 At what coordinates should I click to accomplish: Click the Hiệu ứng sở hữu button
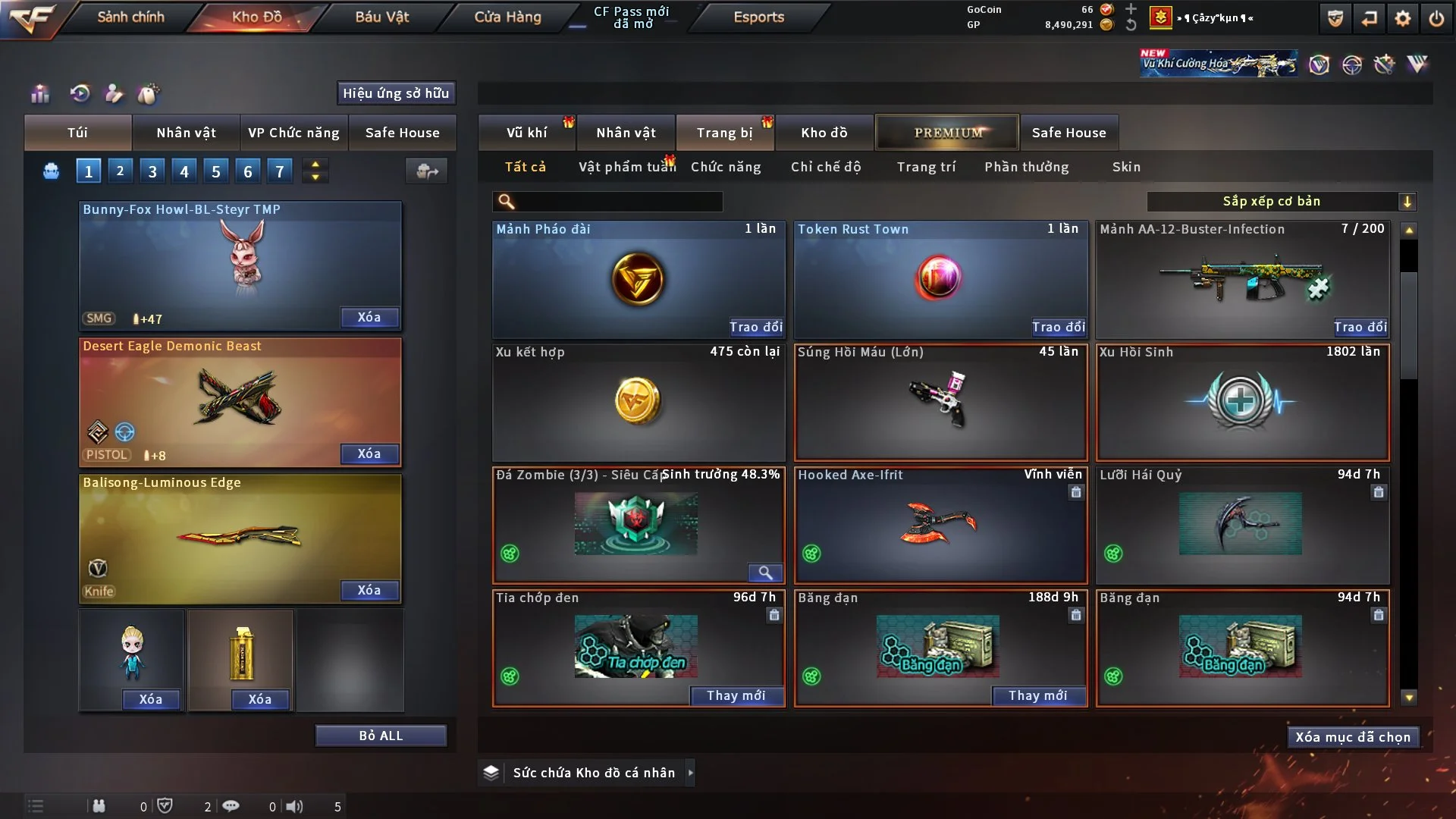point(396,93)
